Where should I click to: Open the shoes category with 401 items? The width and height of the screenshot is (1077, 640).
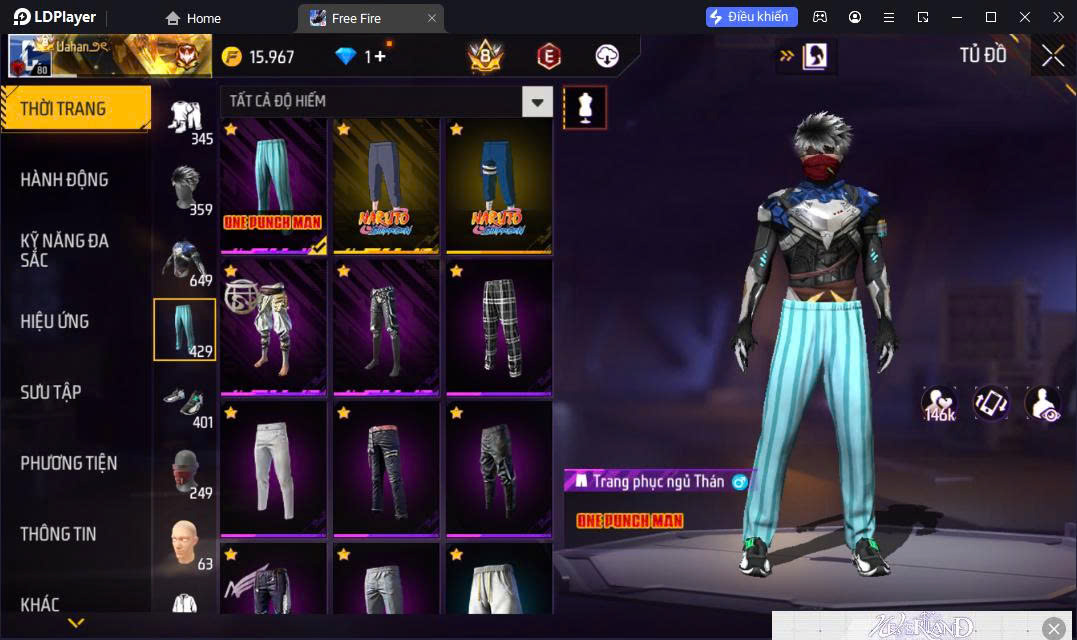[x=185, y=402]
